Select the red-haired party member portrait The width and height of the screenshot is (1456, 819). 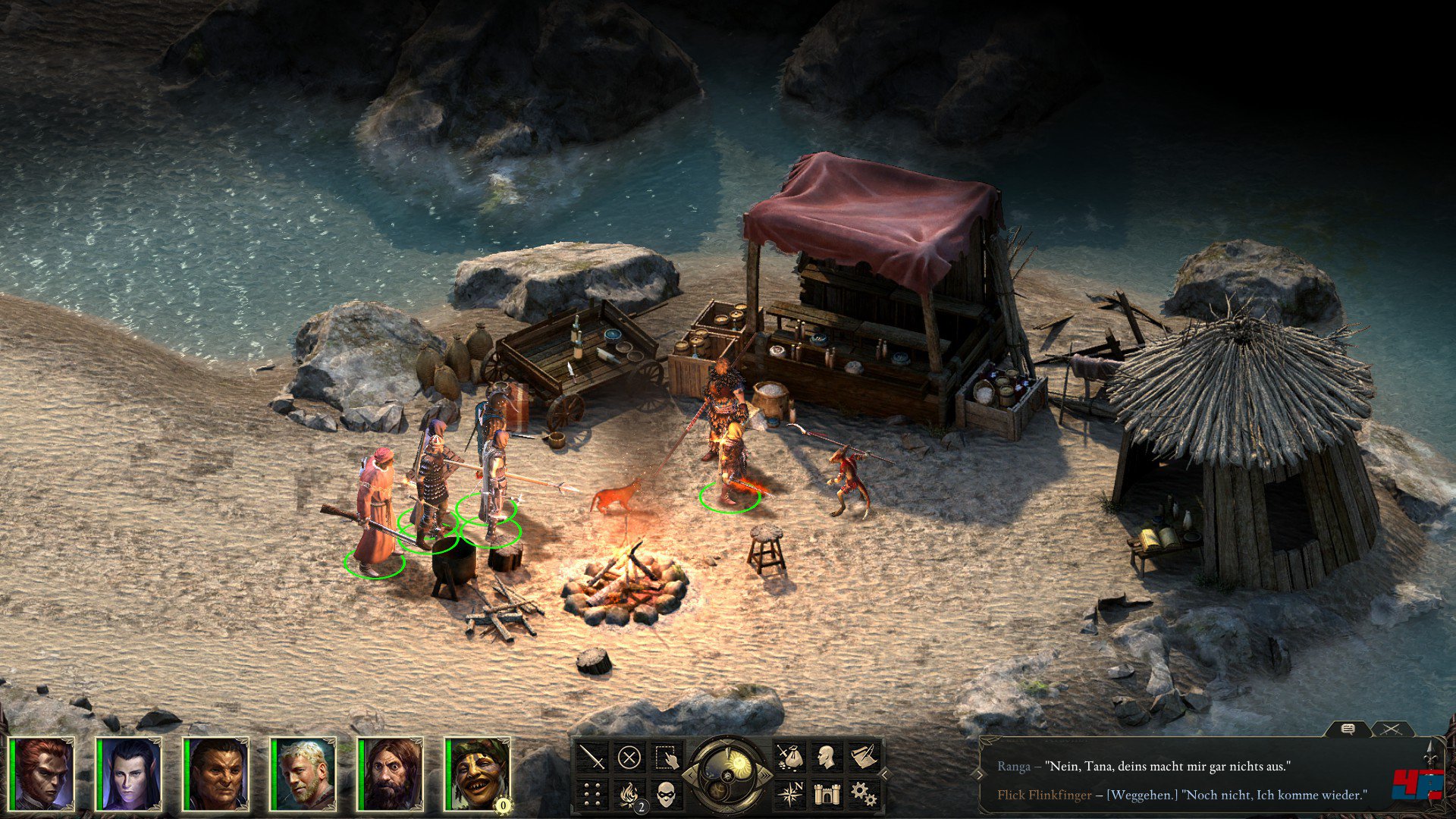[x=45, y=773]
